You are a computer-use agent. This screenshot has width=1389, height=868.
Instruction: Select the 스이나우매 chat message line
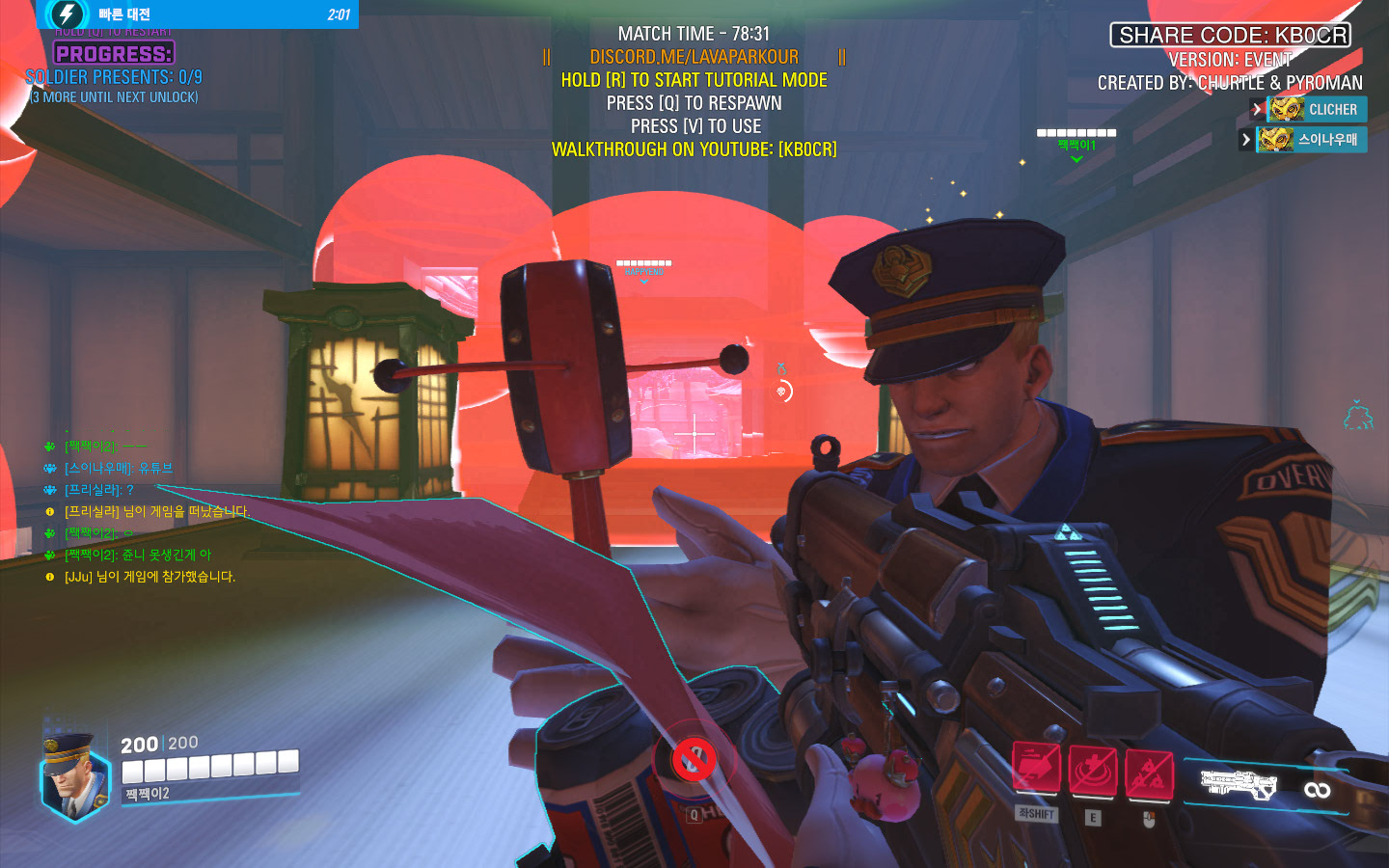pyautogui.click(x=118, y=468)
